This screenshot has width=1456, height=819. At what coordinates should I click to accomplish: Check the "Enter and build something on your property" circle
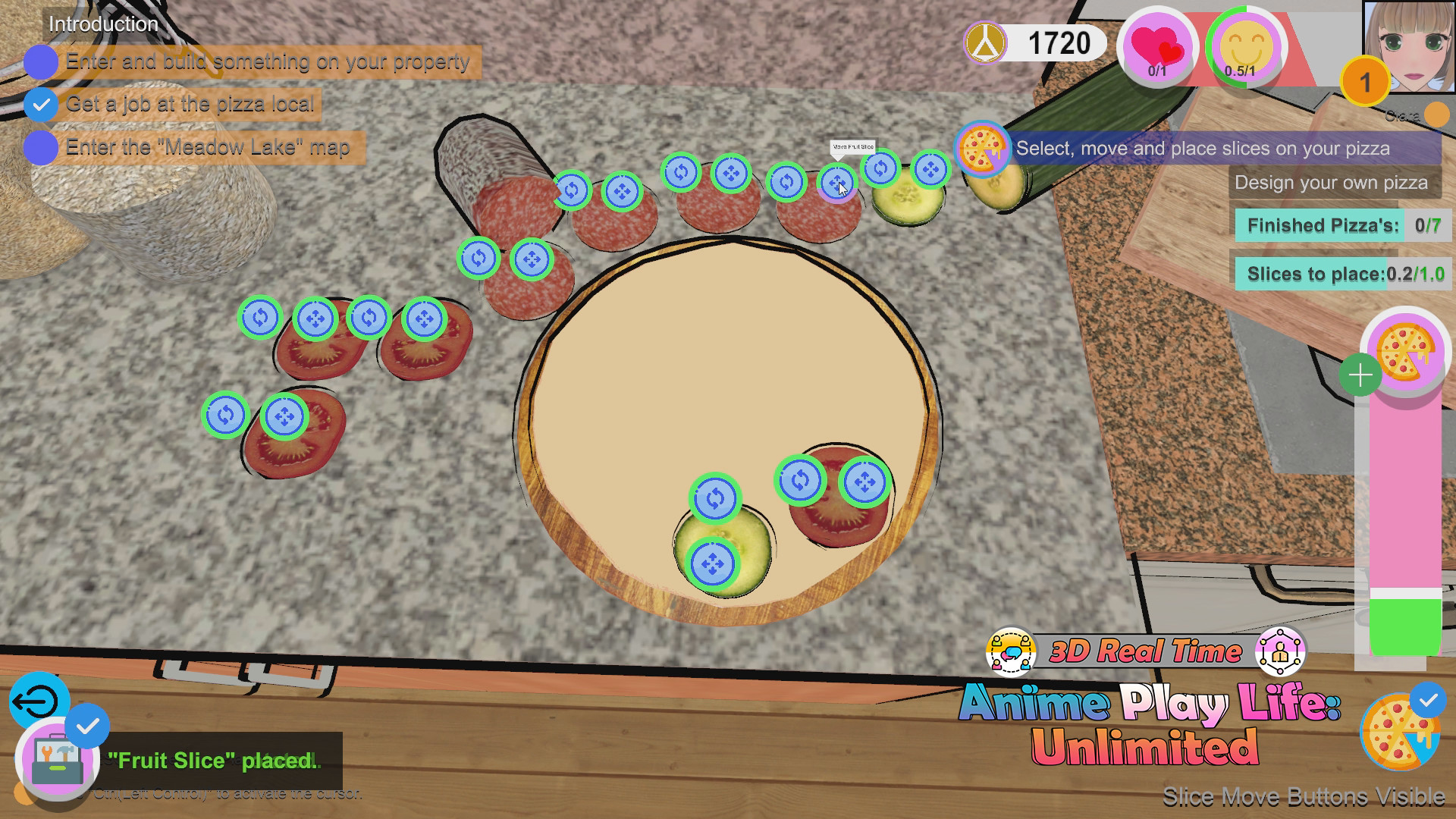coord(41,62)
